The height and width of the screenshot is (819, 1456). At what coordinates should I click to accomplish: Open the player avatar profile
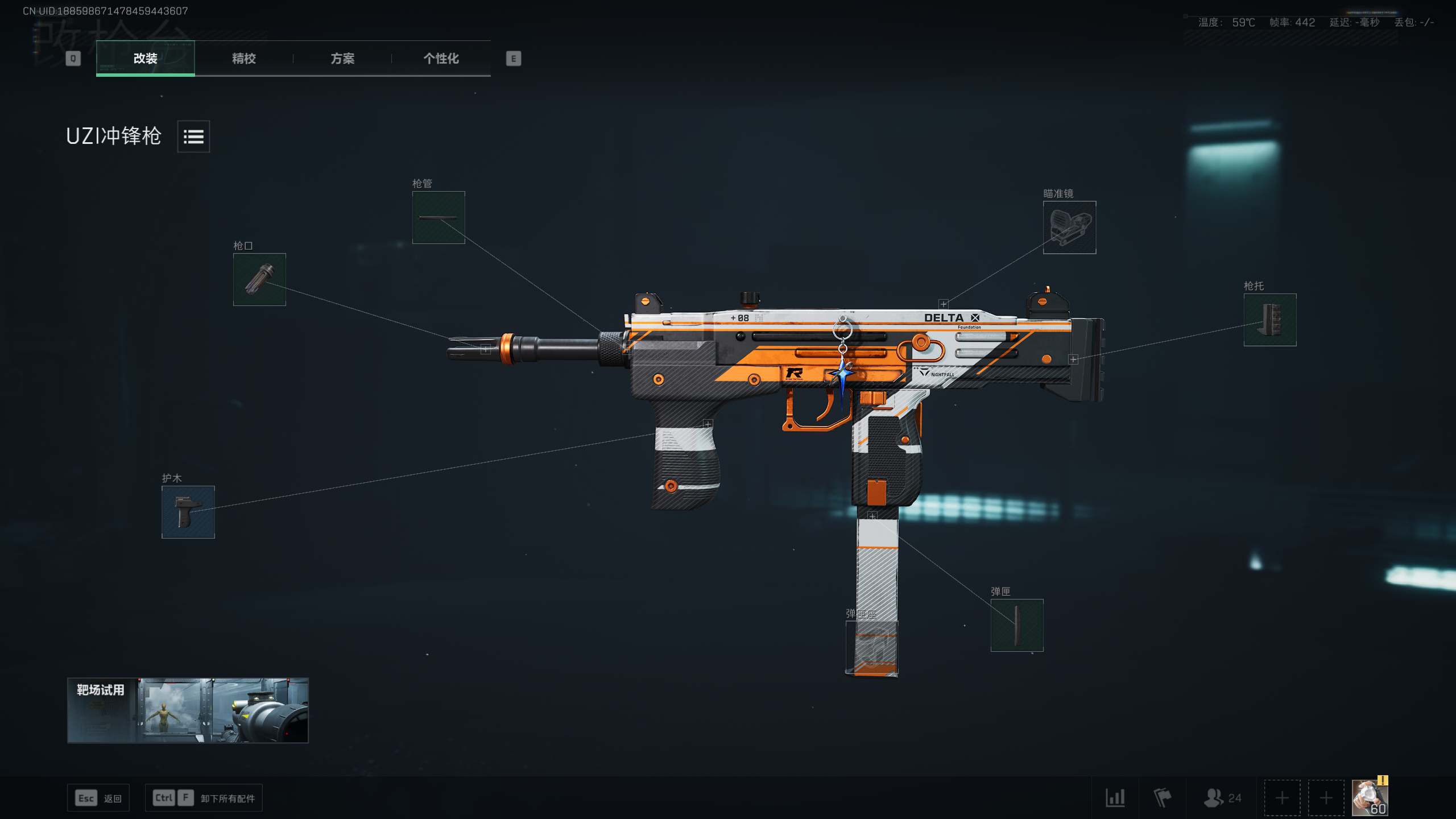click(x=1370, y=797)
